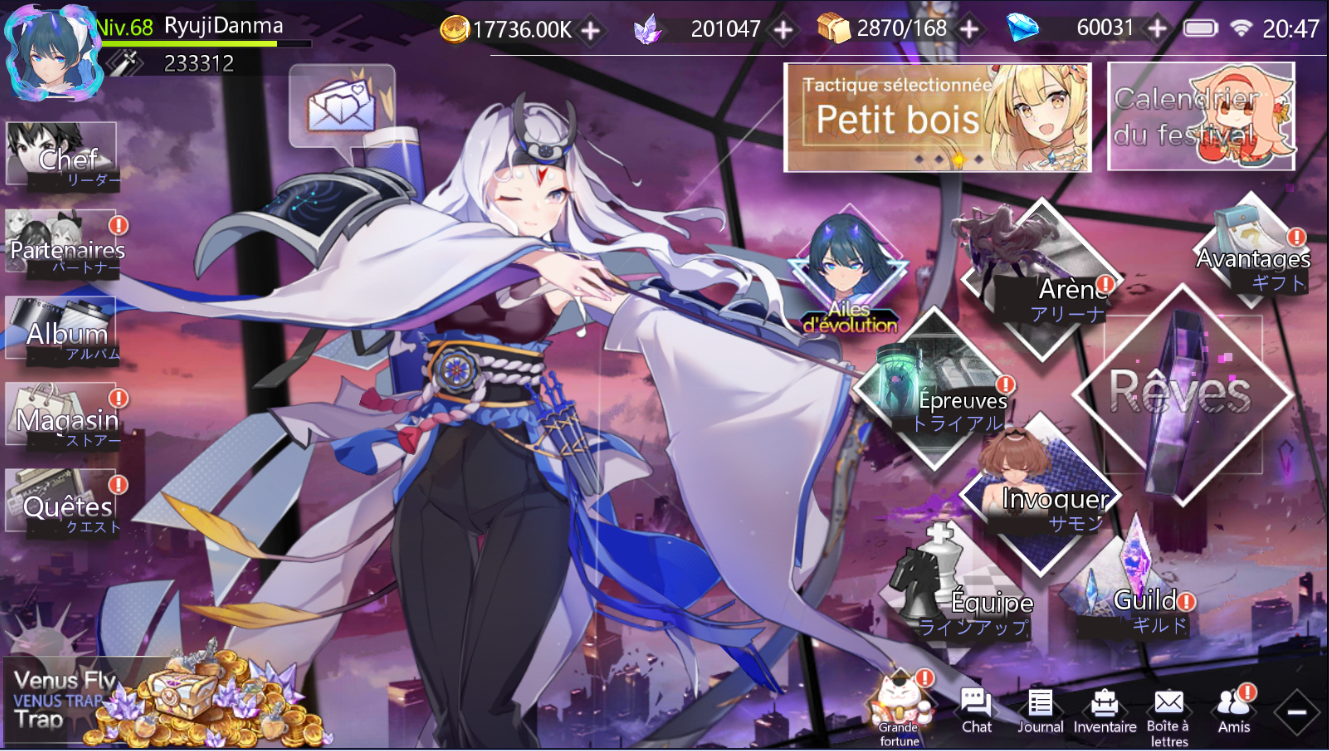Change the selected tactic Petit bois
This screenshot has height=751, width=1329.
(936, 117)
